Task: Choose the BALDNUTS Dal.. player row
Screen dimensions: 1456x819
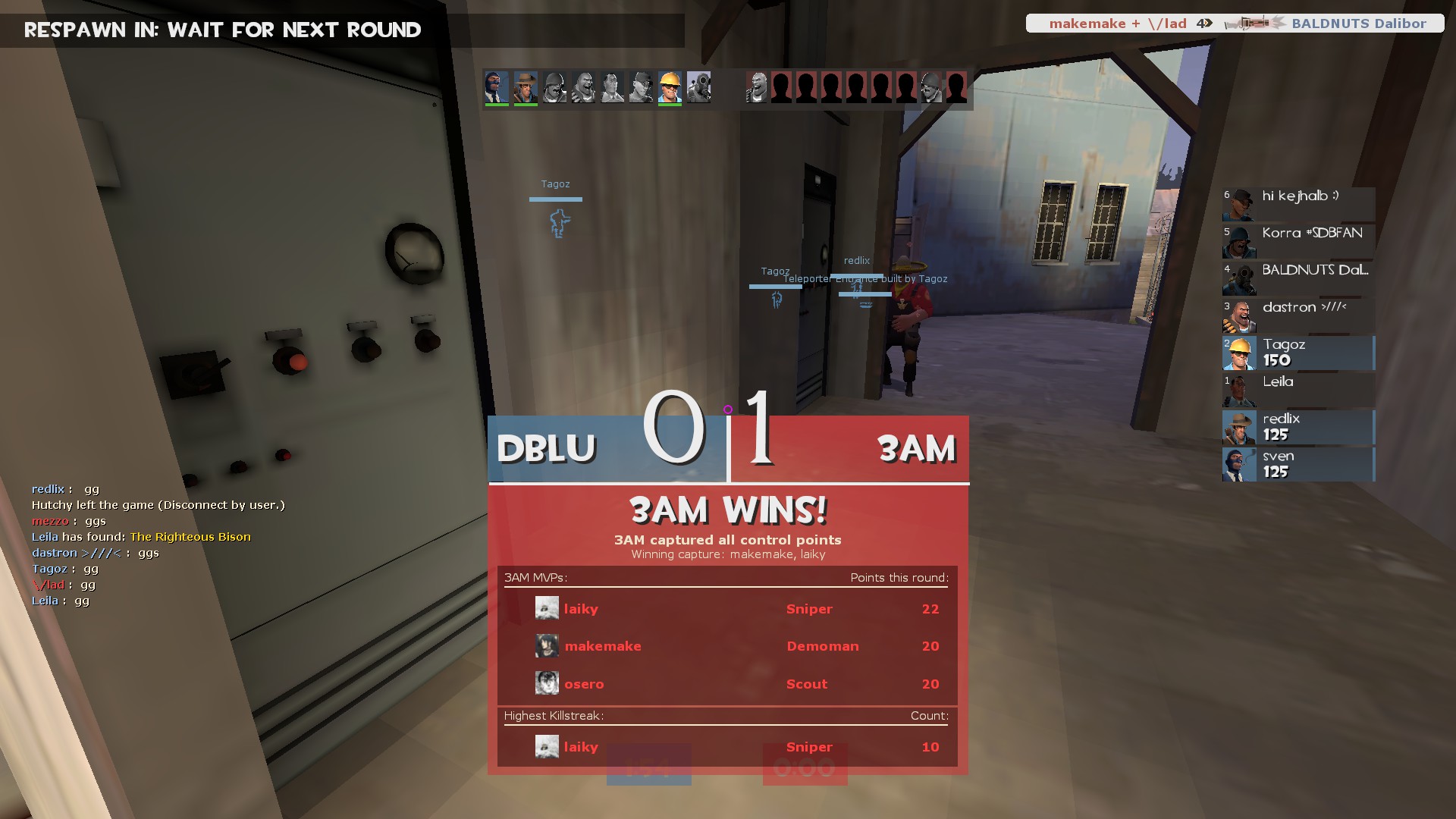Action: [x=1298, y=278]
